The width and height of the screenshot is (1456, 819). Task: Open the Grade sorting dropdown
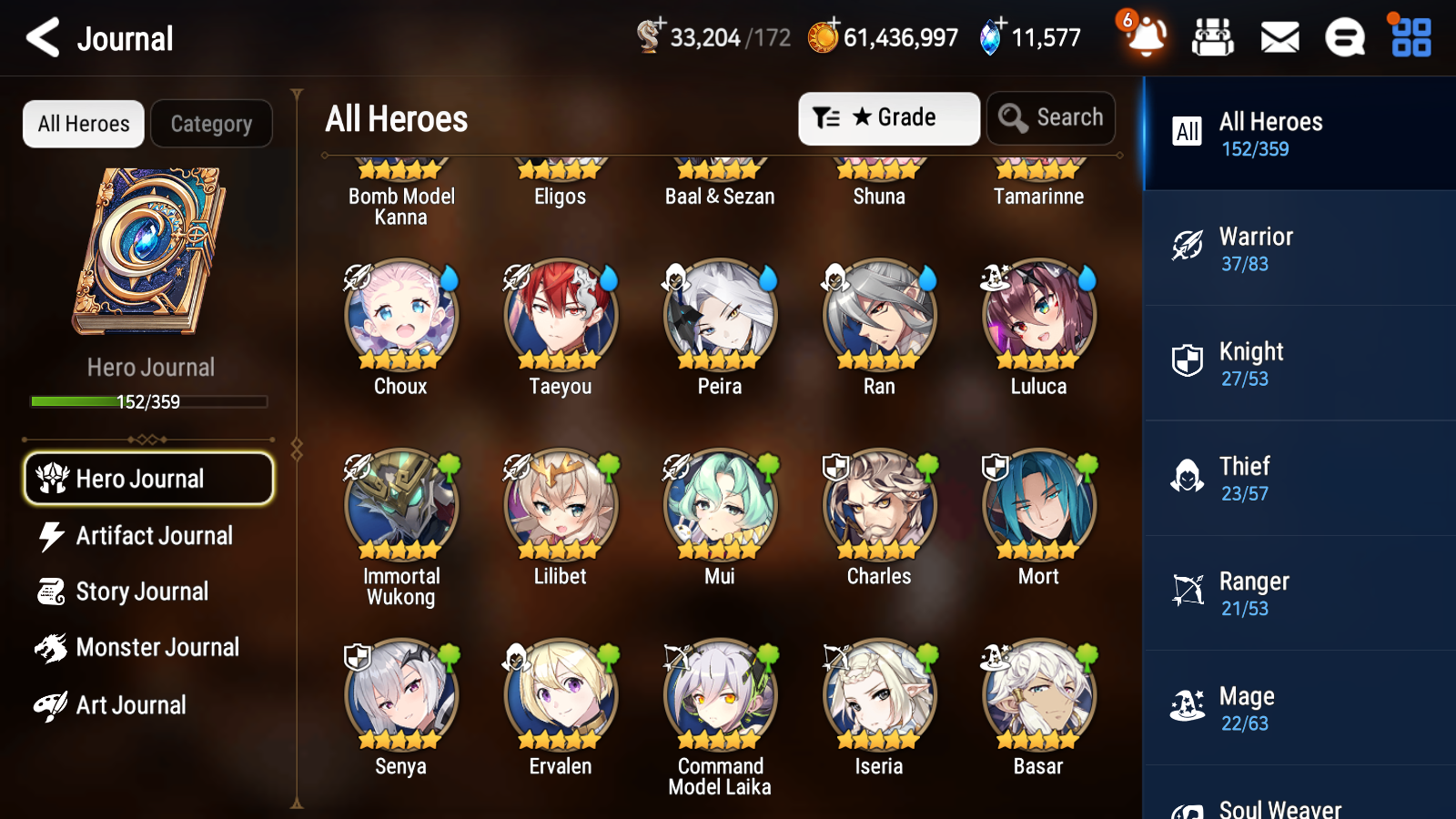(887, 117)
